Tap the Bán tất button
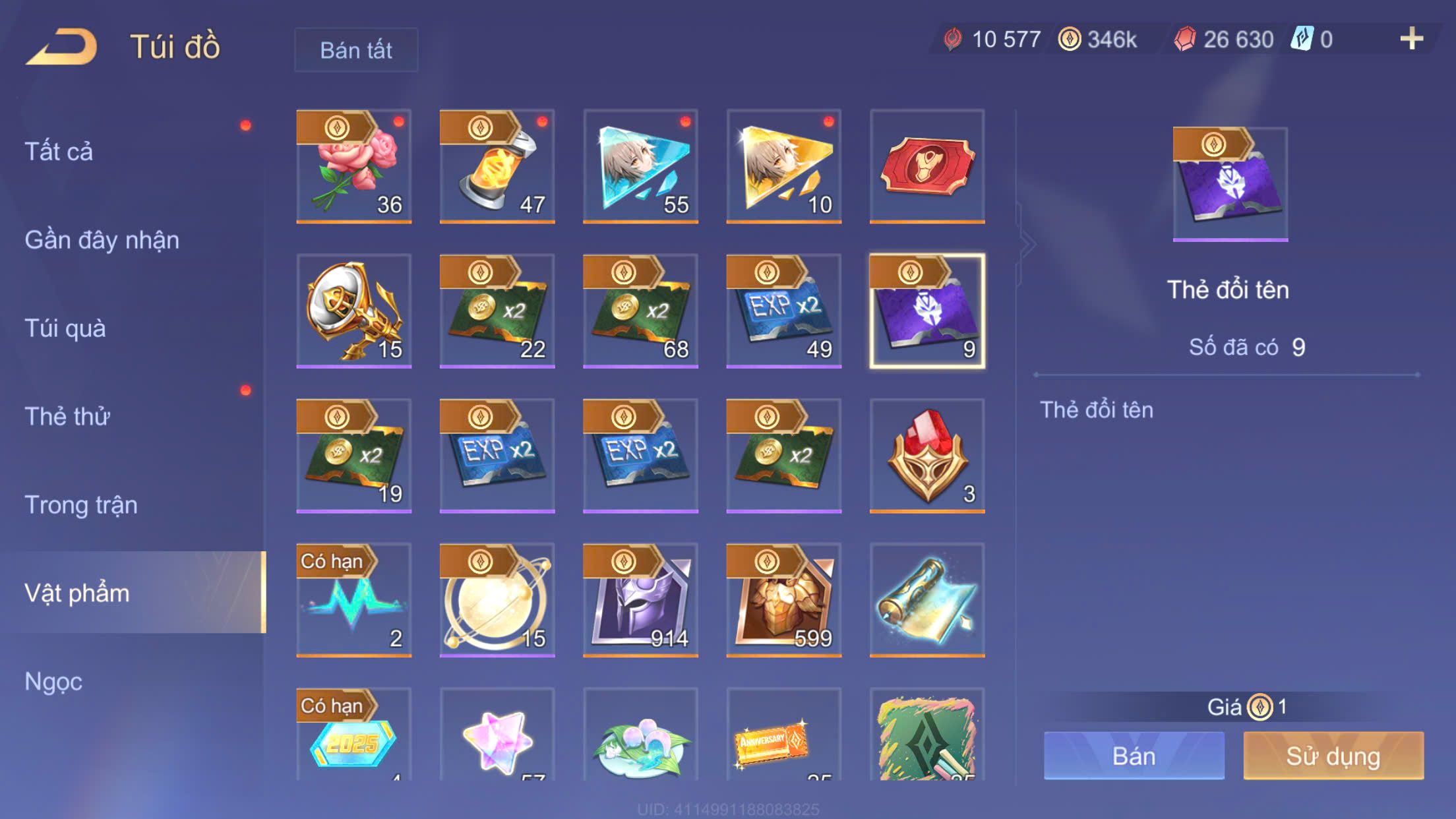The image size is (1456, 819). (x=356, y=50)
